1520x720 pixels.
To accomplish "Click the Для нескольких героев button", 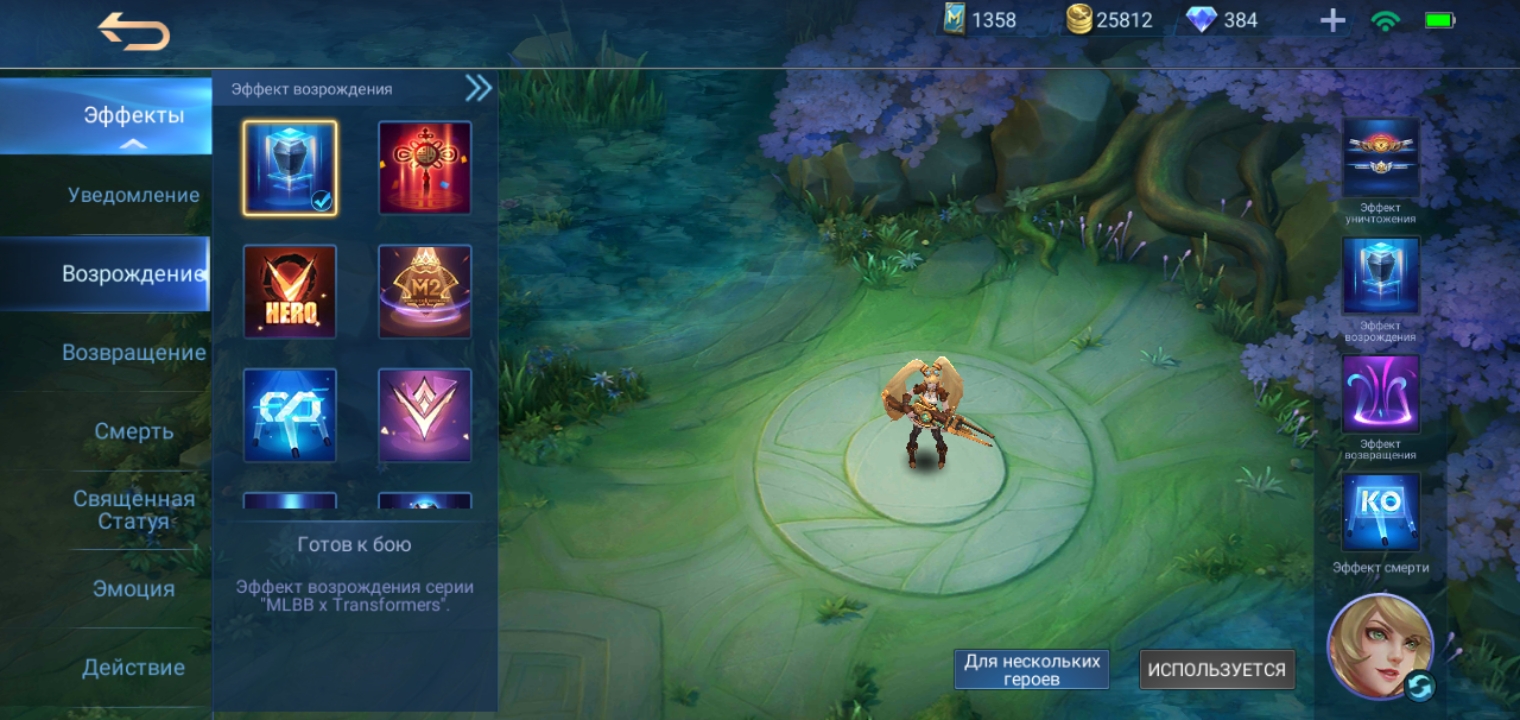I will (1031, 670).
